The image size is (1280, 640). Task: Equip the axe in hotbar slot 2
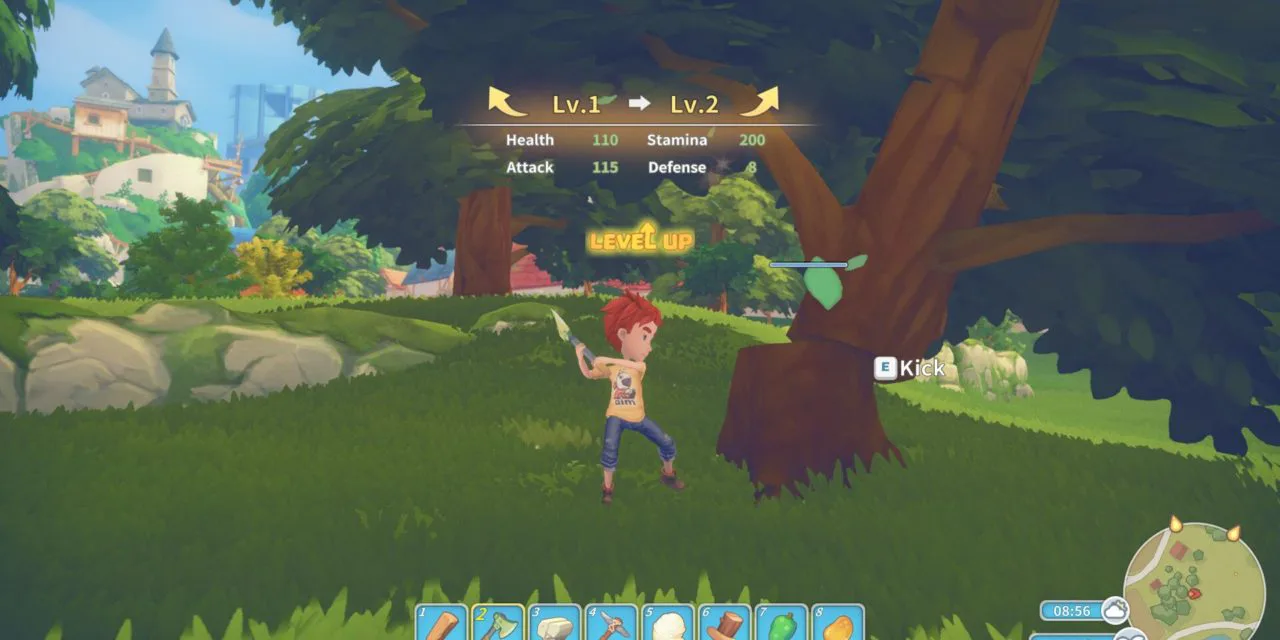point(498,624)
